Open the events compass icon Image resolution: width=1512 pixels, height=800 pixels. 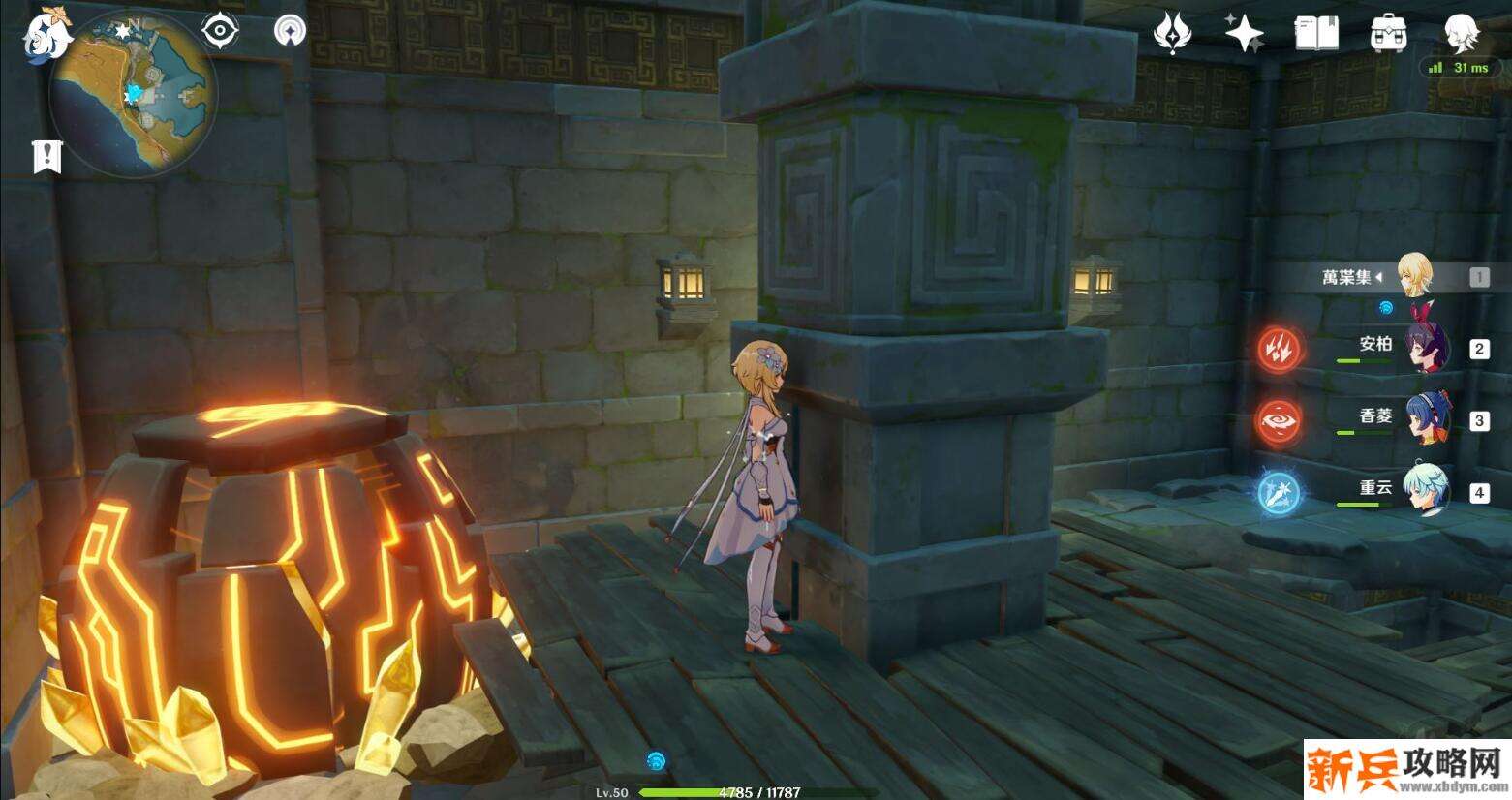(1171, 33)
